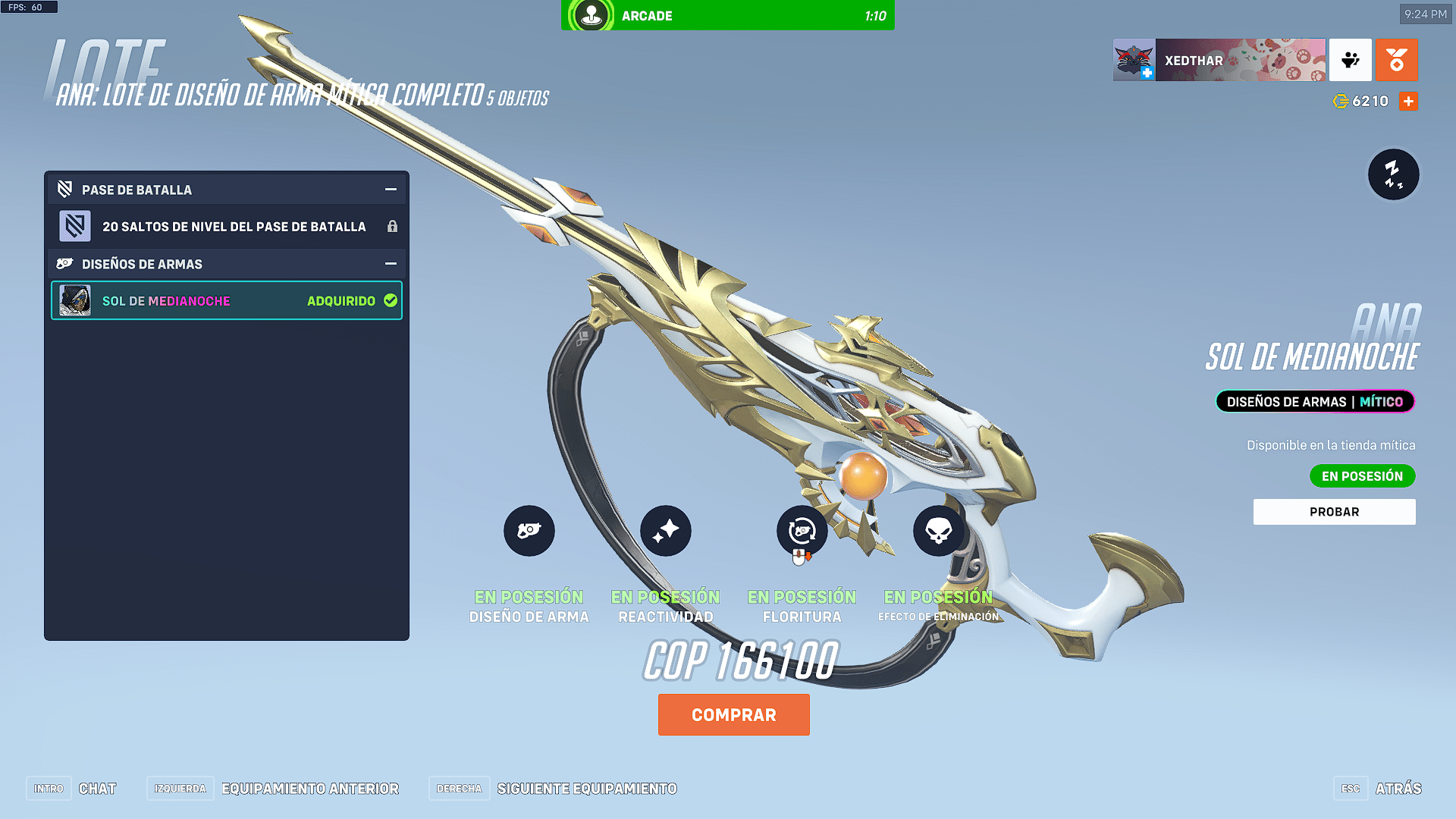This screenshot has height=819, width=1456.
Task: Collapse the Diseños de Armas section
Action: 391,264
